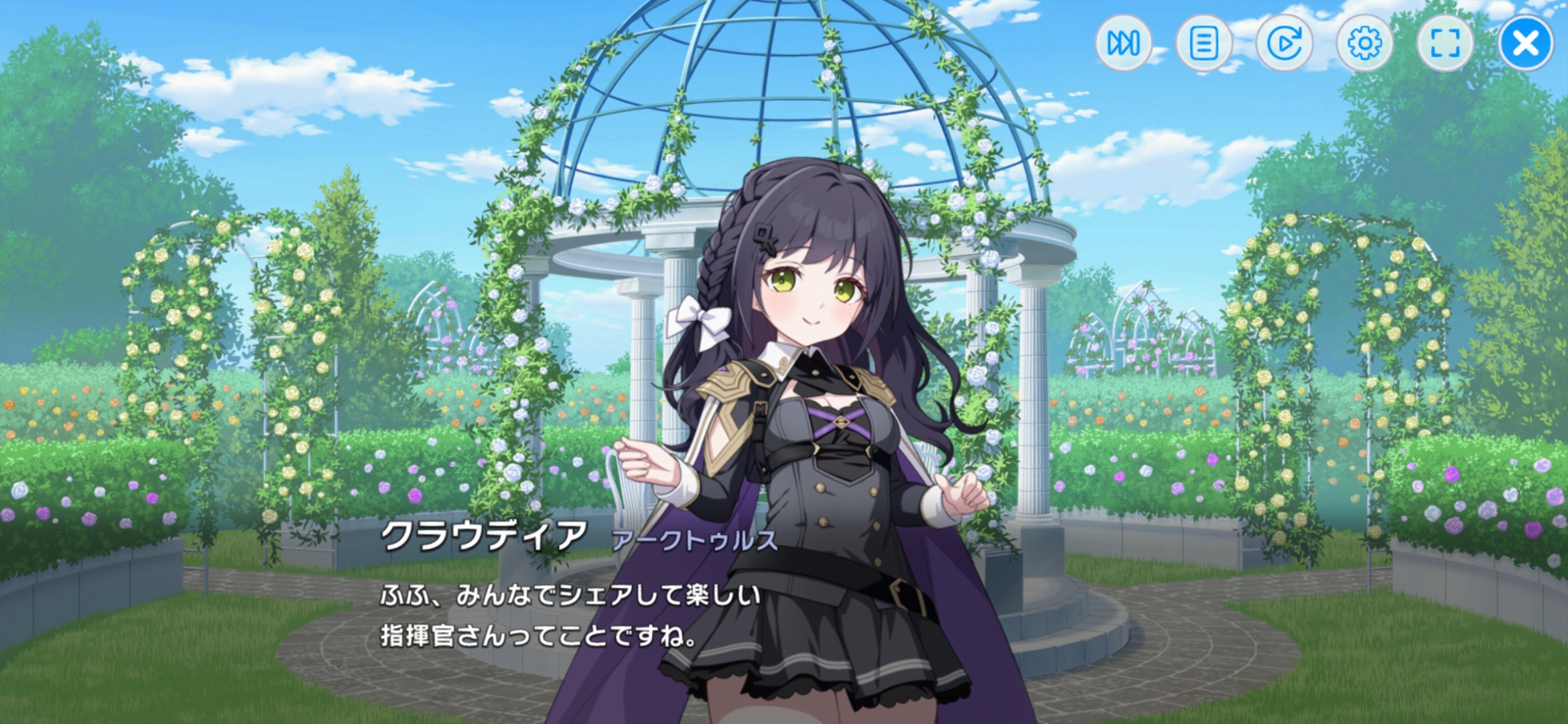Open the gear settings menu

pyautogui.click(x=1365, y=44)
